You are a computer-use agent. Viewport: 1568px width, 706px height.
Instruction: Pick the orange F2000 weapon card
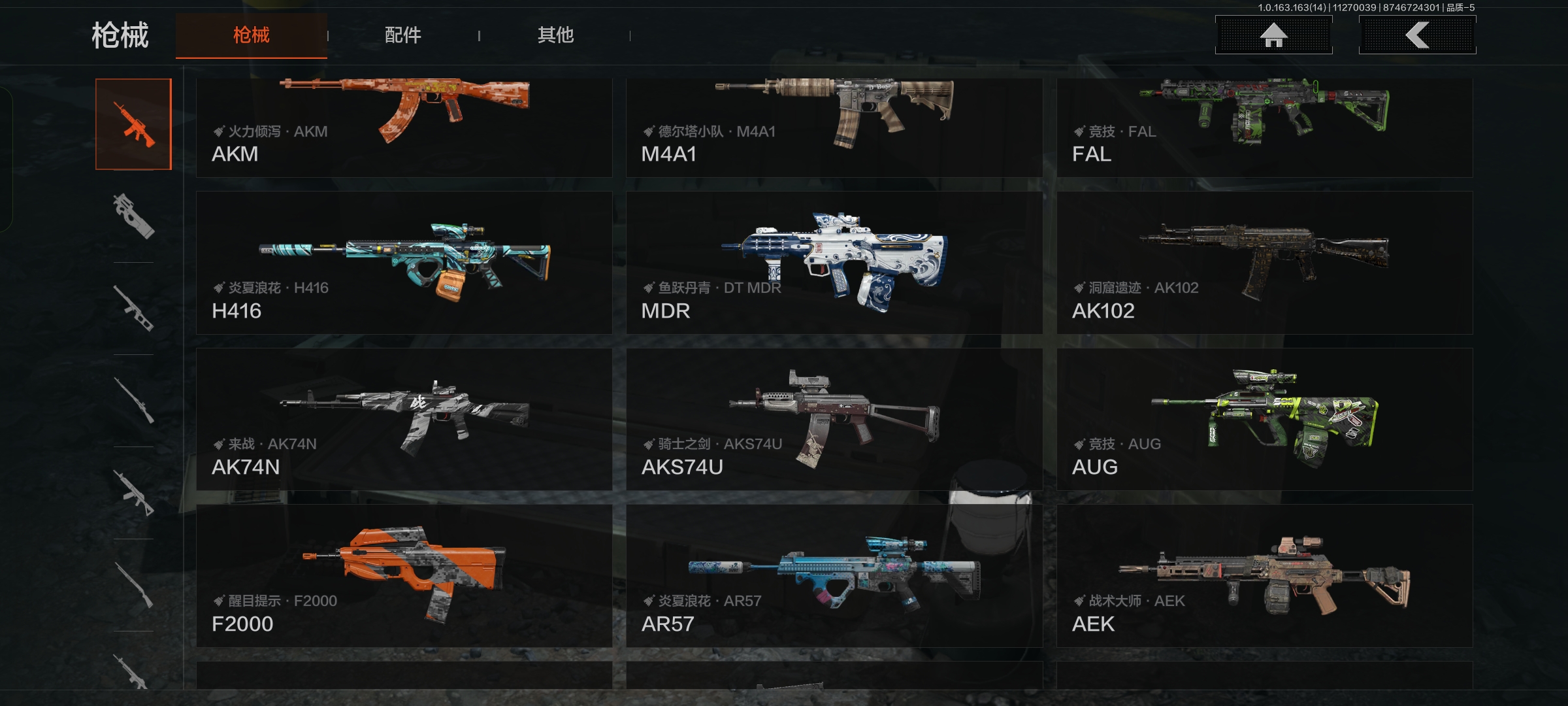(x=404, y=576)
